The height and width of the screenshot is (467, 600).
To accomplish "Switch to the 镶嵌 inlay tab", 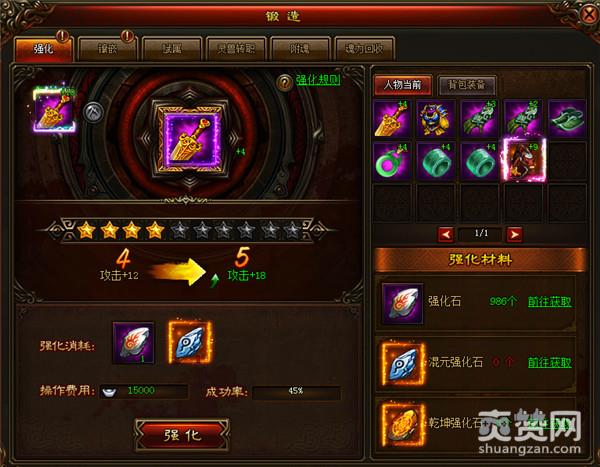I will click(x=91, y=48).
